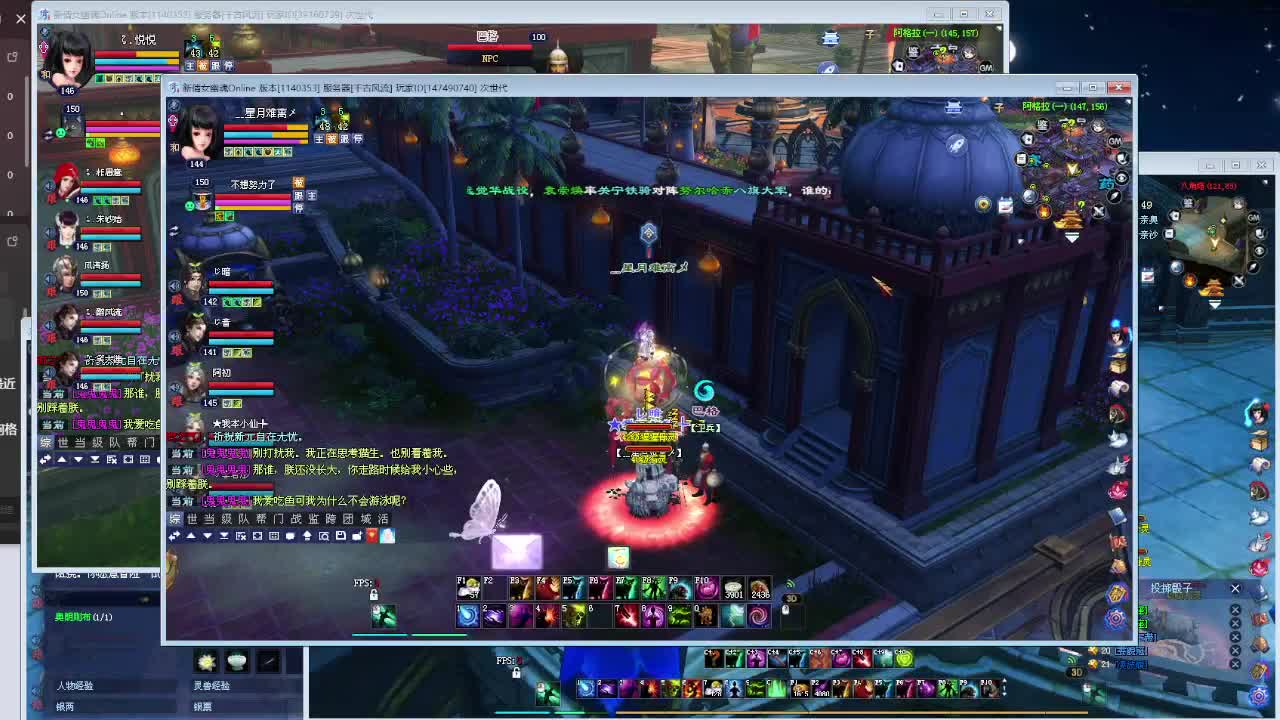Click the jump-to-bottom chevron in the chat toolbar

point(225,536)
